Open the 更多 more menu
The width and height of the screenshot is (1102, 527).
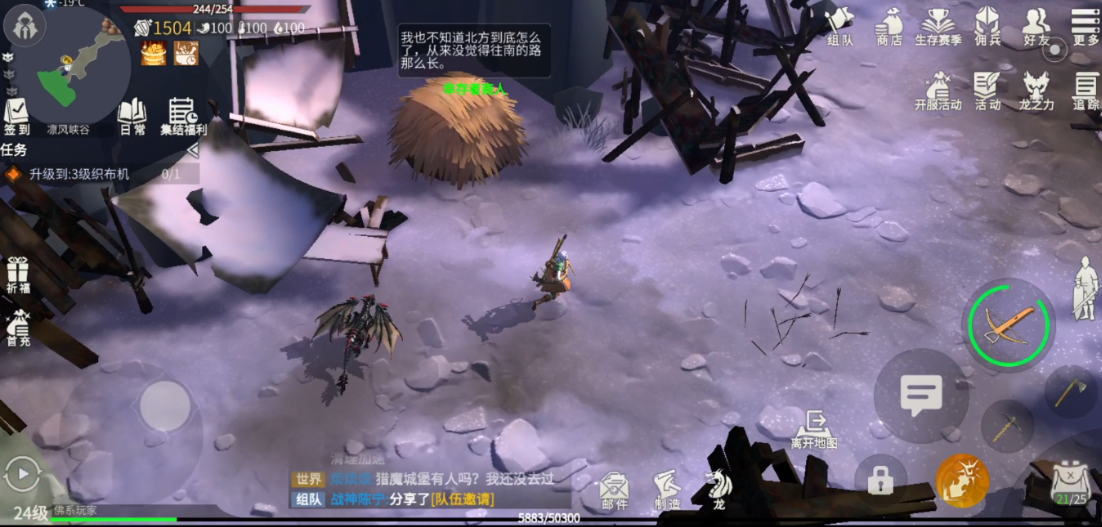(1085, 26)
